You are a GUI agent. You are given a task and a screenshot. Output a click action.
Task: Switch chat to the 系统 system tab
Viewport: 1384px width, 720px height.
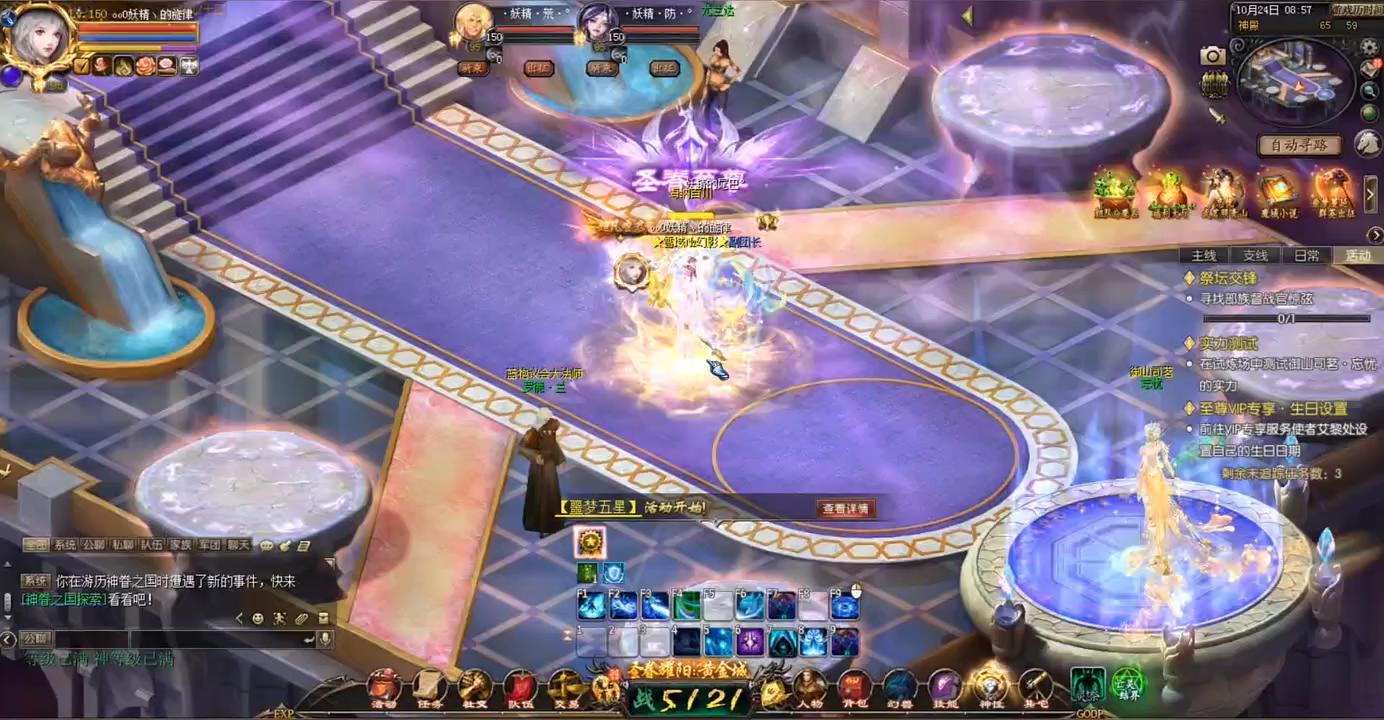pyautogui.click(x=65, y=545)
